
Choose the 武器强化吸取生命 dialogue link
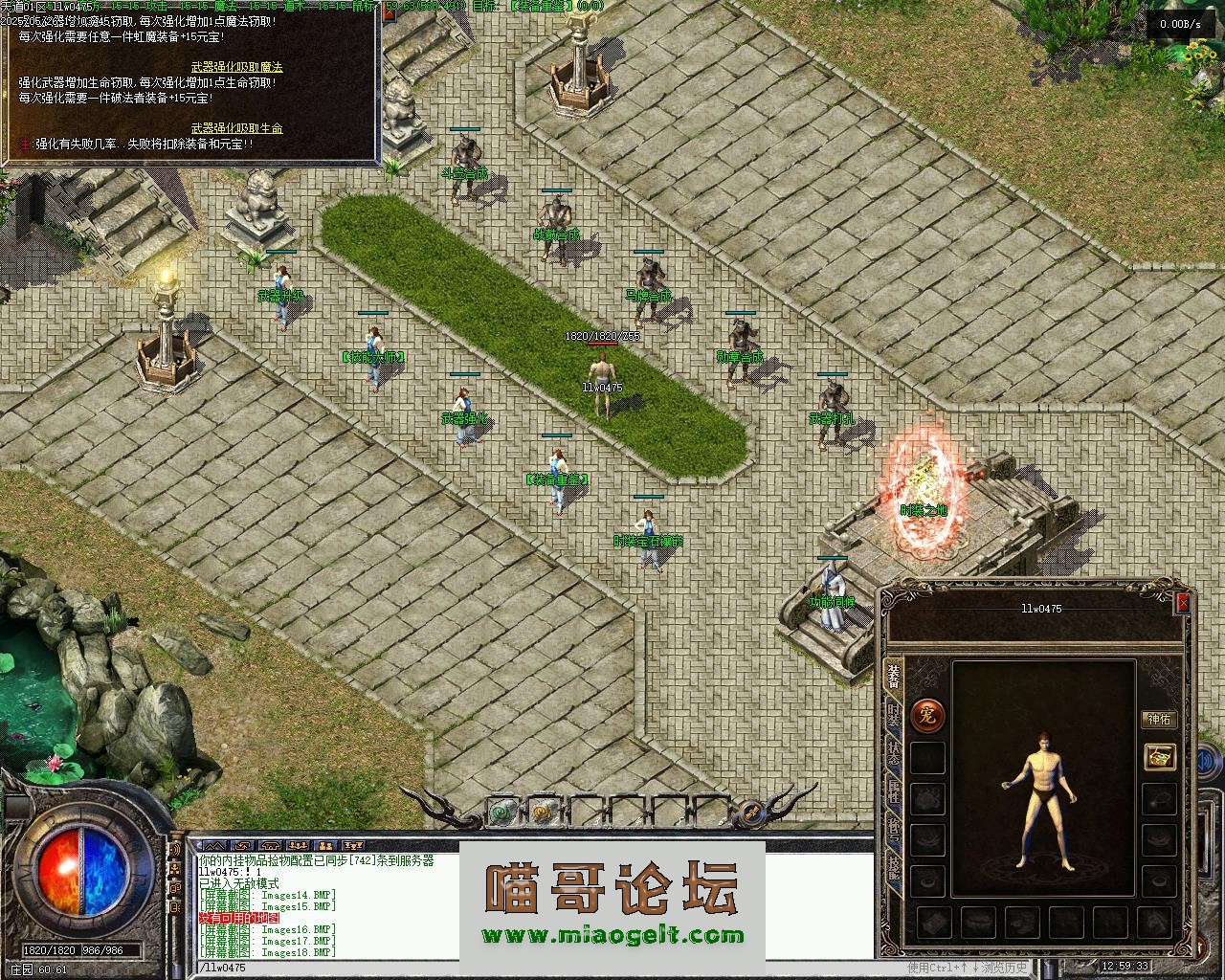(236, 128)
